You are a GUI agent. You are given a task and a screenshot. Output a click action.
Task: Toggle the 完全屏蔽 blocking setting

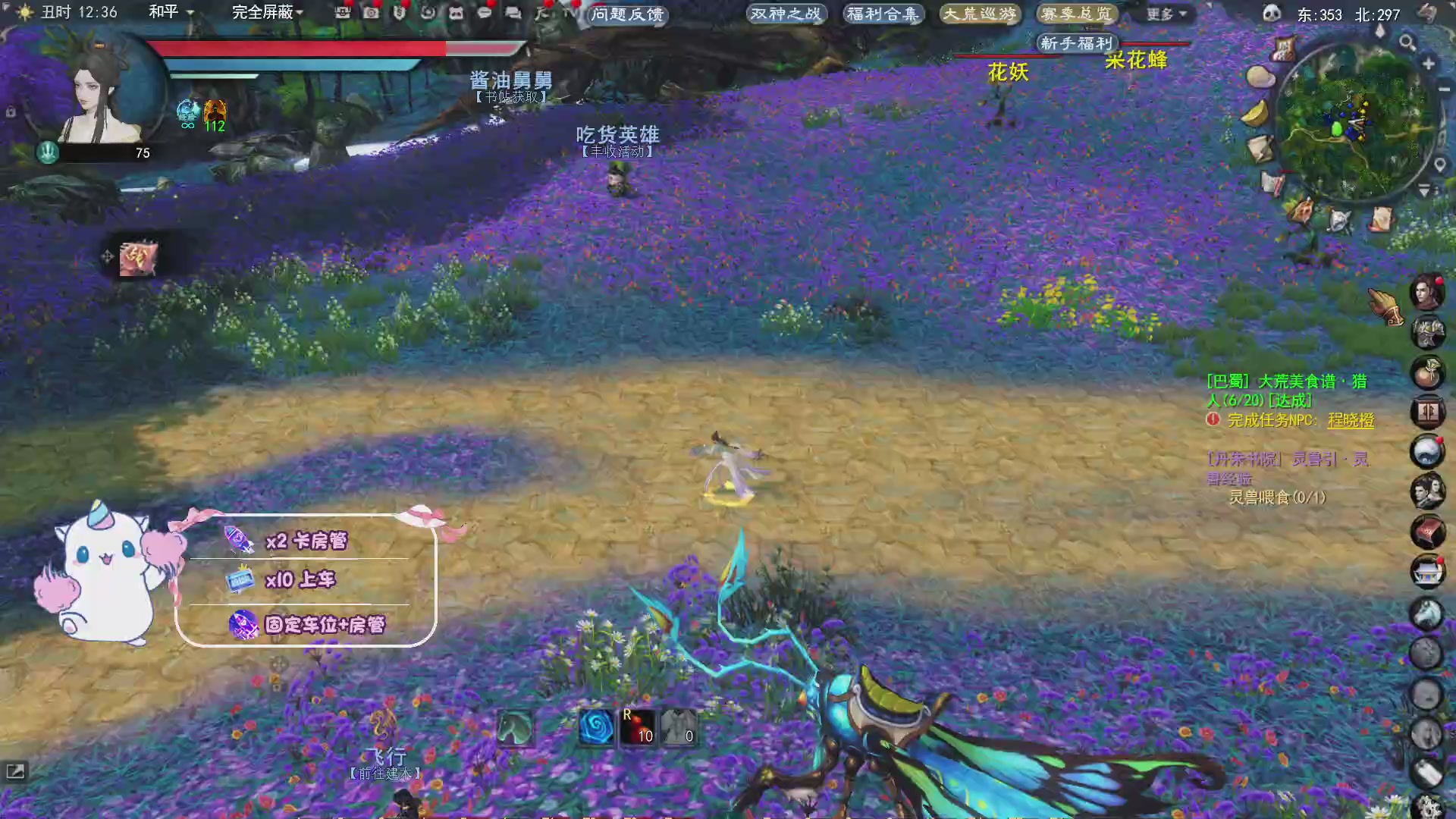[262, 11]
